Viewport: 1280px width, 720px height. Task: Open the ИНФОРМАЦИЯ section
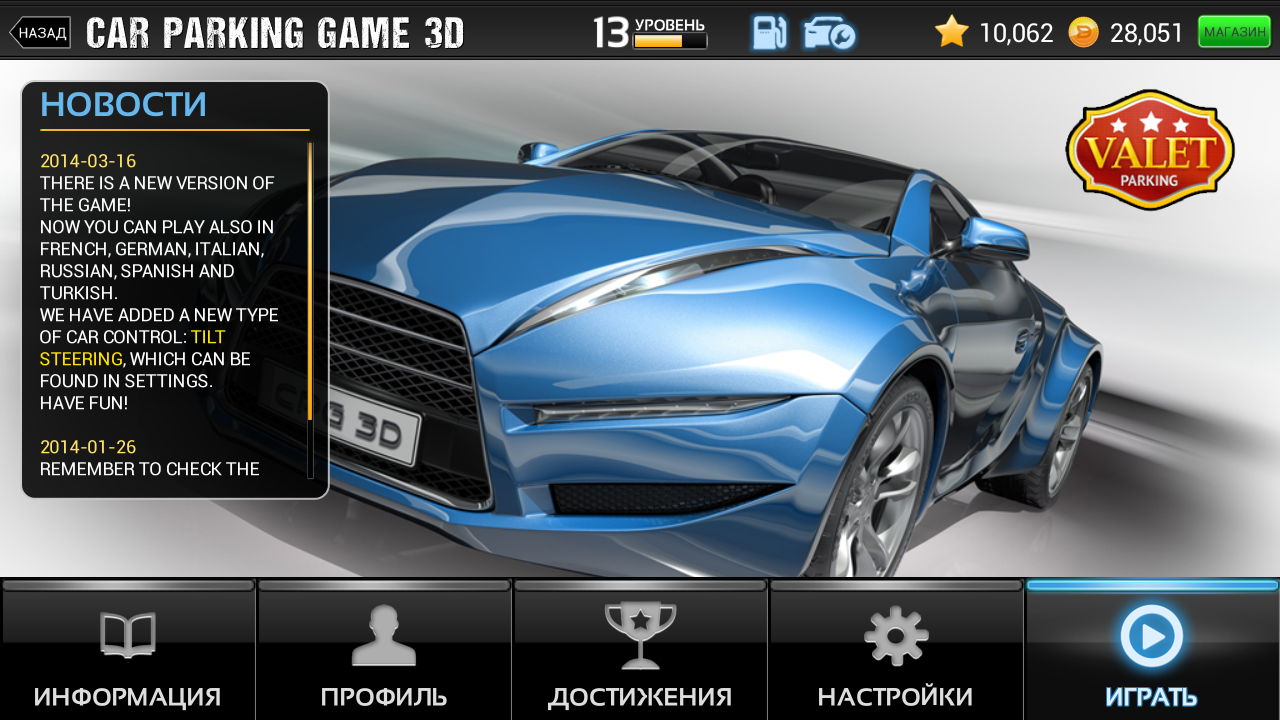pos(127,652)
